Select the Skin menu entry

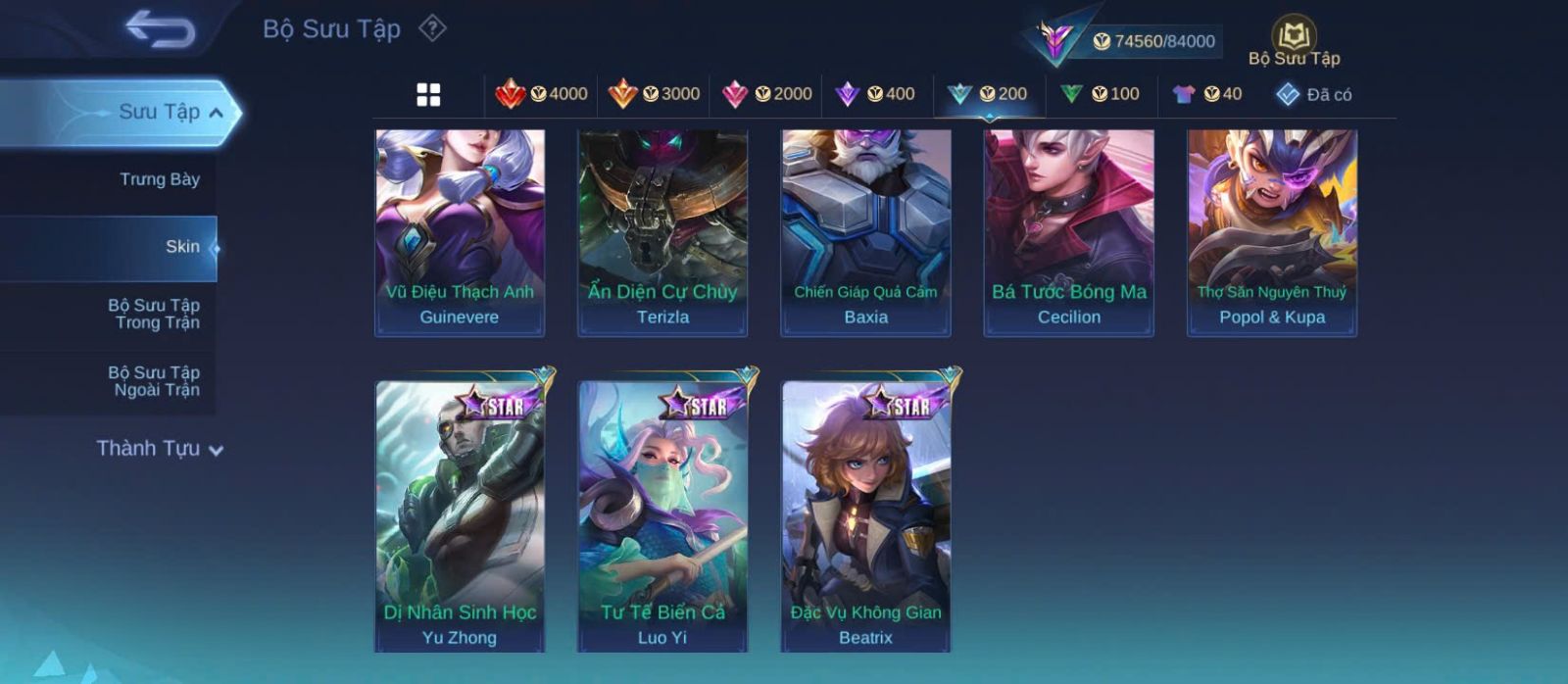click(x=182, y=247)
